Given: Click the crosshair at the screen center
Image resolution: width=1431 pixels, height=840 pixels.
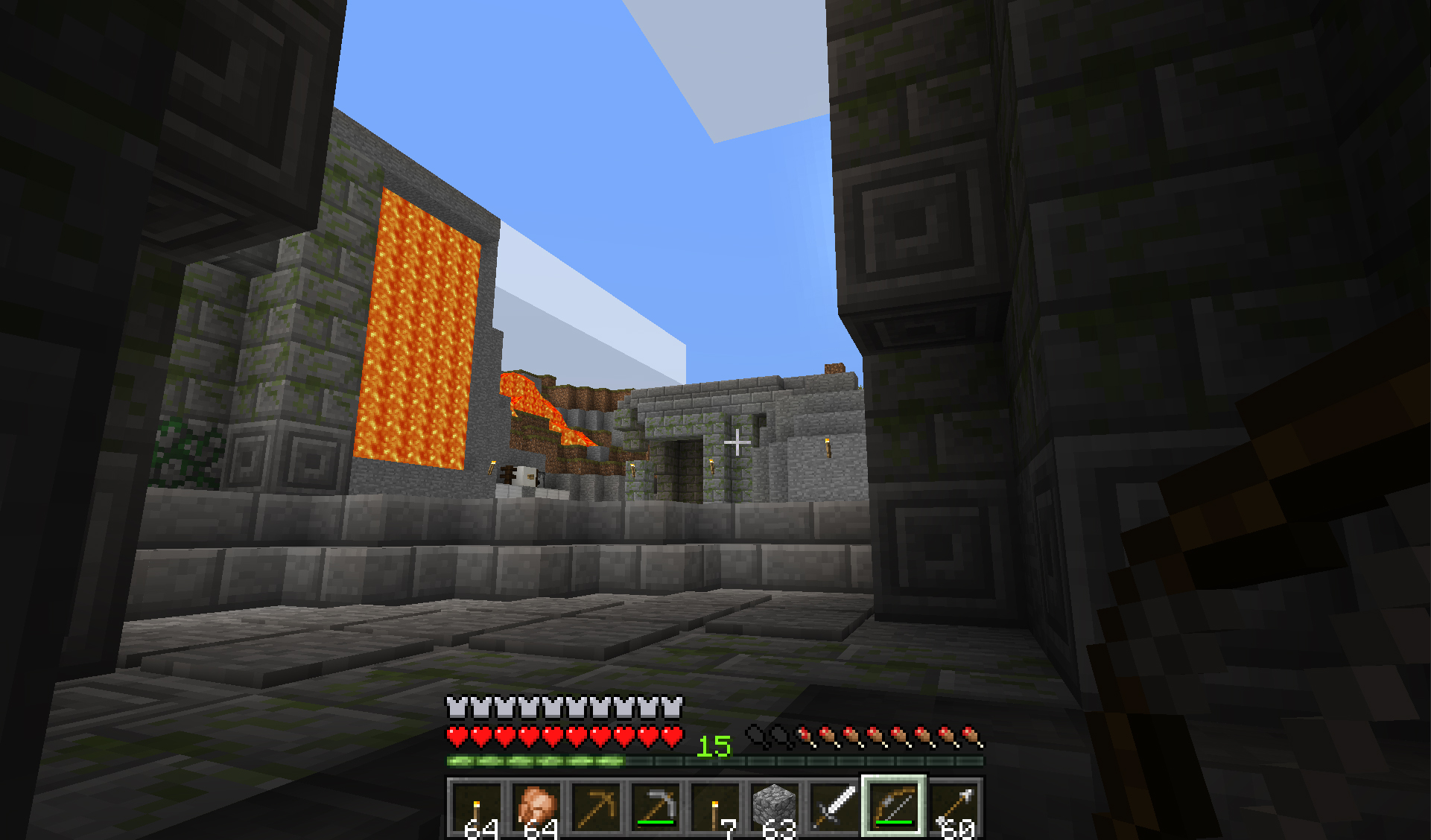Looking at the screenshot, I should (737, 442).
